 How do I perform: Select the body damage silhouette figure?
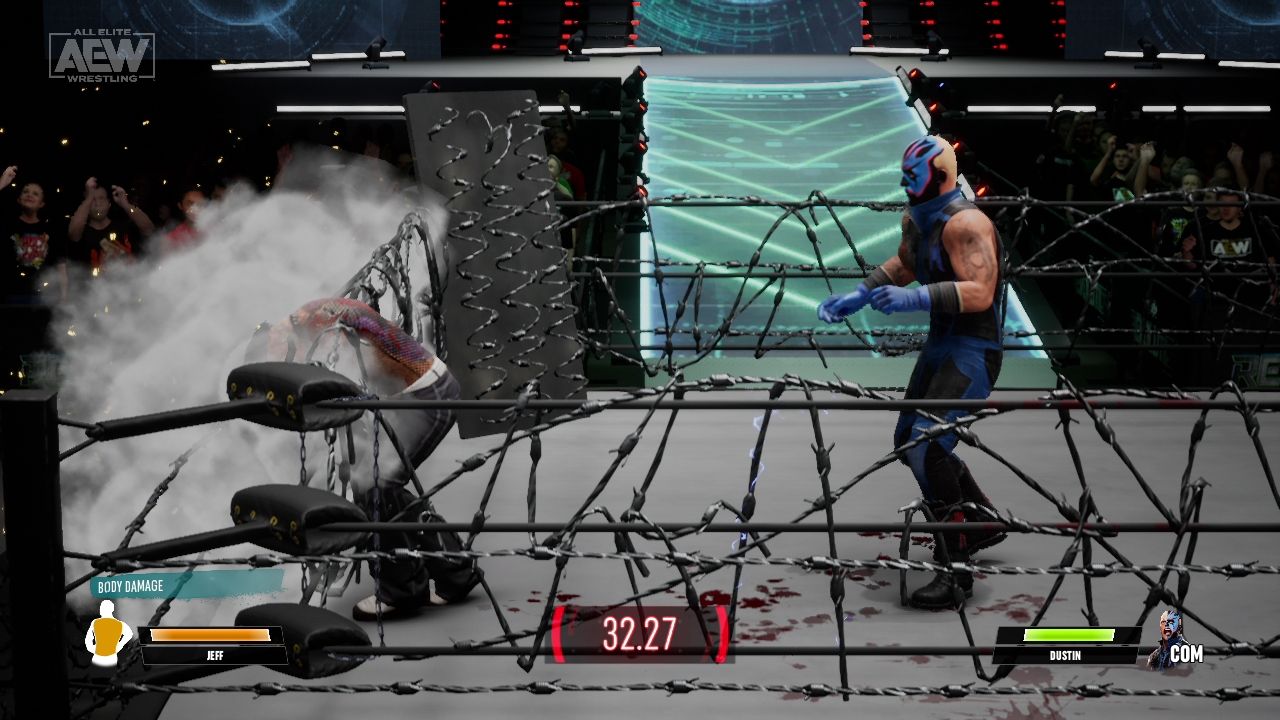(110, 631)
